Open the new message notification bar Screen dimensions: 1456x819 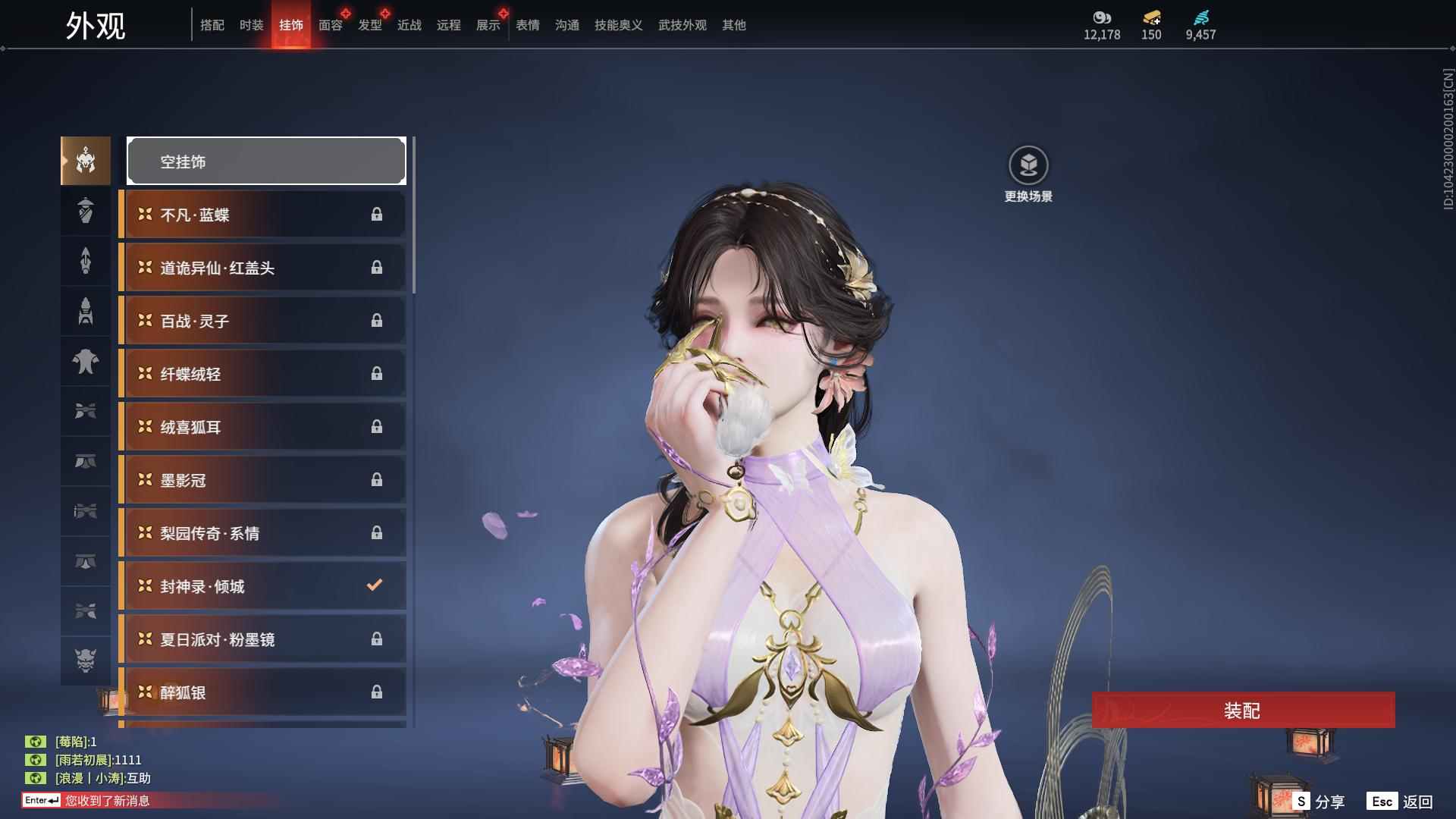(x=106, y=800)
